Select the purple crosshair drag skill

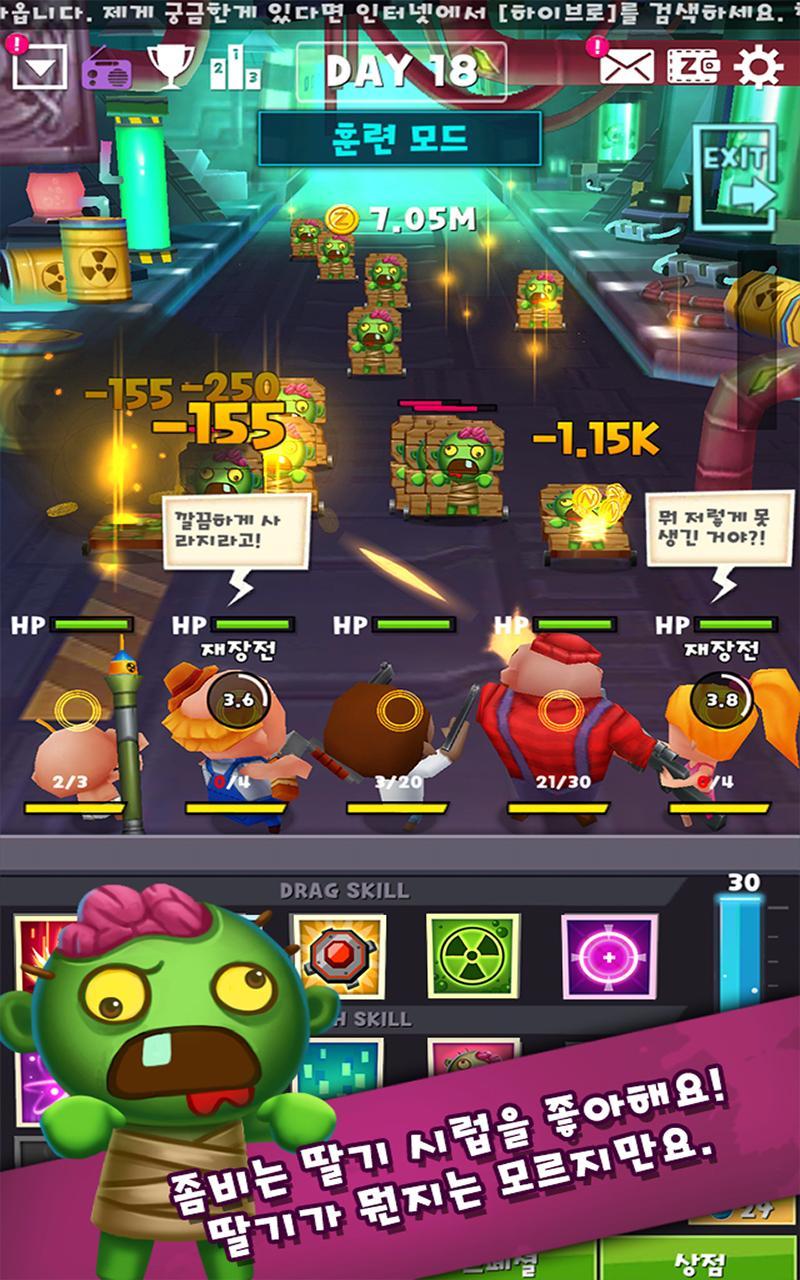click(609, 956)
